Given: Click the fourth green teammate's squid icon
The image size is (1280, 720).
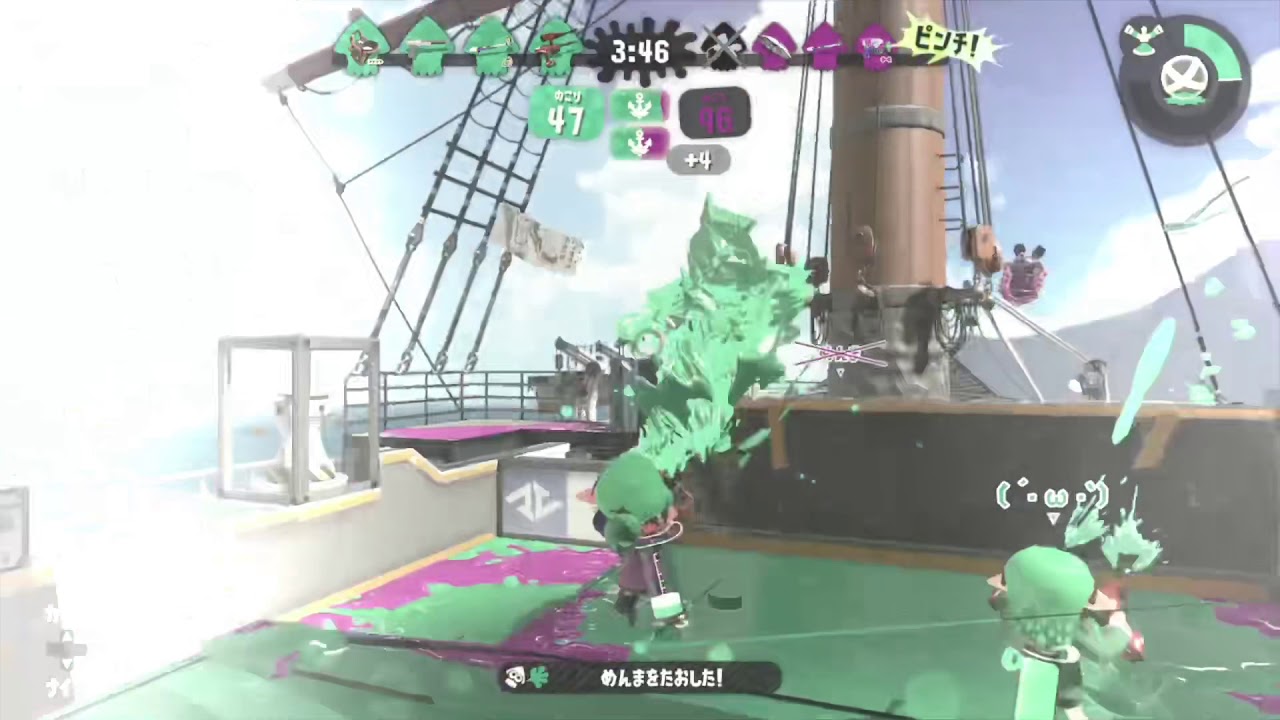Looking at the screenshot, I should [x=558, y=45].
